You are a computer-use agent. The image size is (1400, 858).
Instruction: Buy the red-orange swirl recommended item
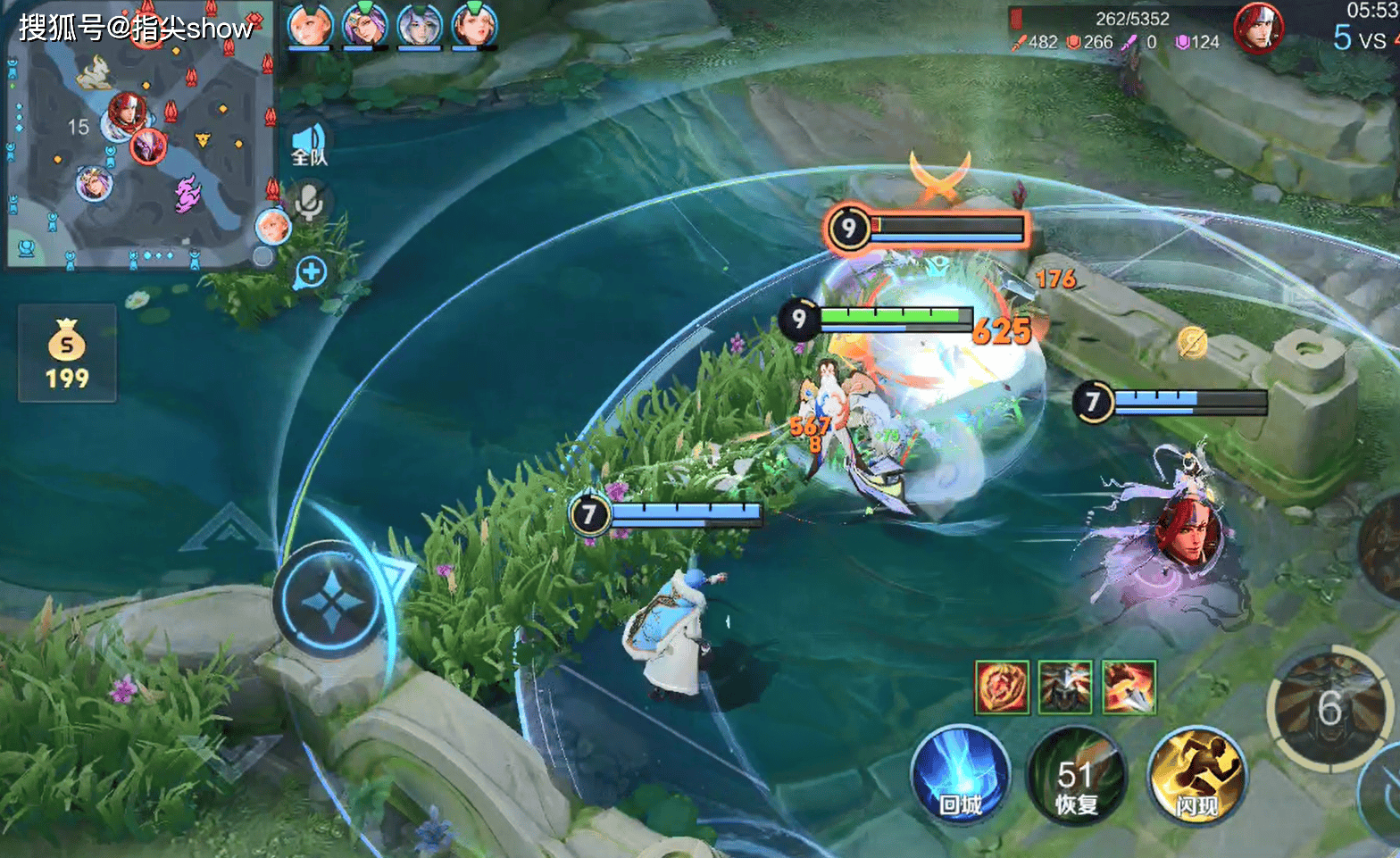pyautogui.click(x=1003, y=687)
